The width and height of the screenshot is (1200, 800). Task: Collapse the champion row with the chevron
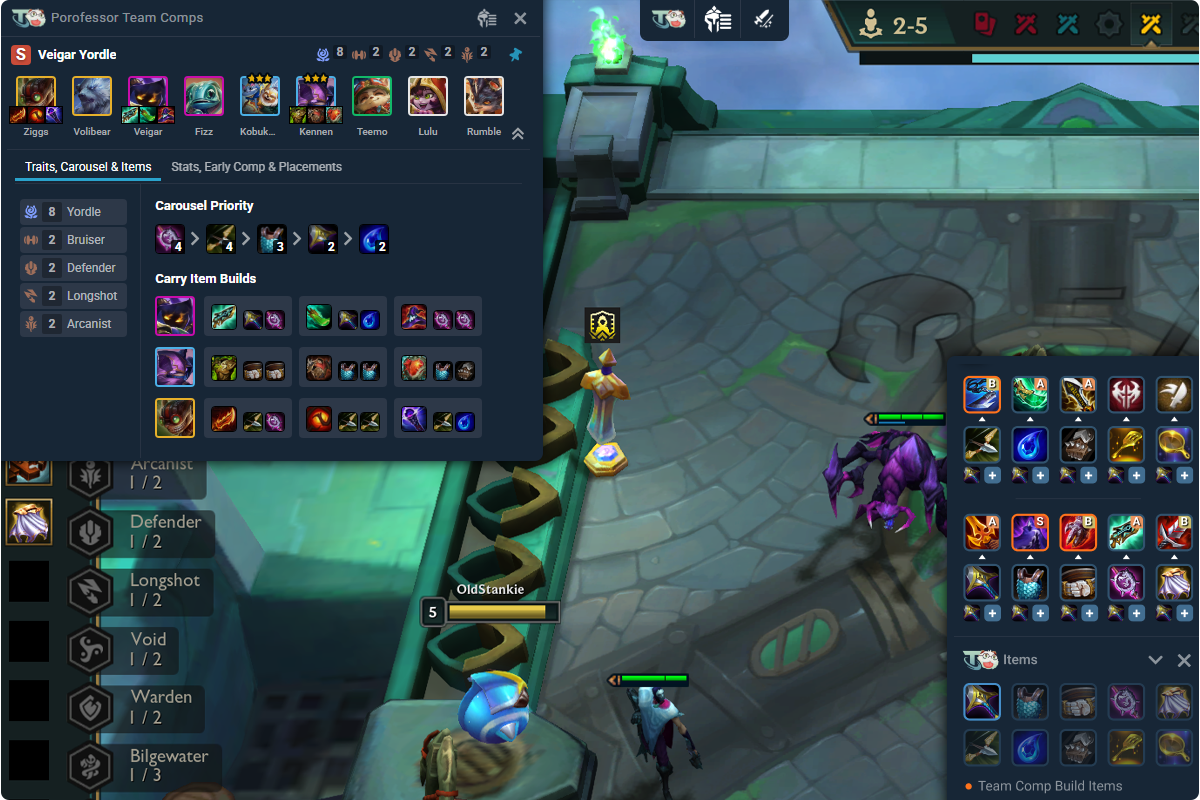pos(518,134)
